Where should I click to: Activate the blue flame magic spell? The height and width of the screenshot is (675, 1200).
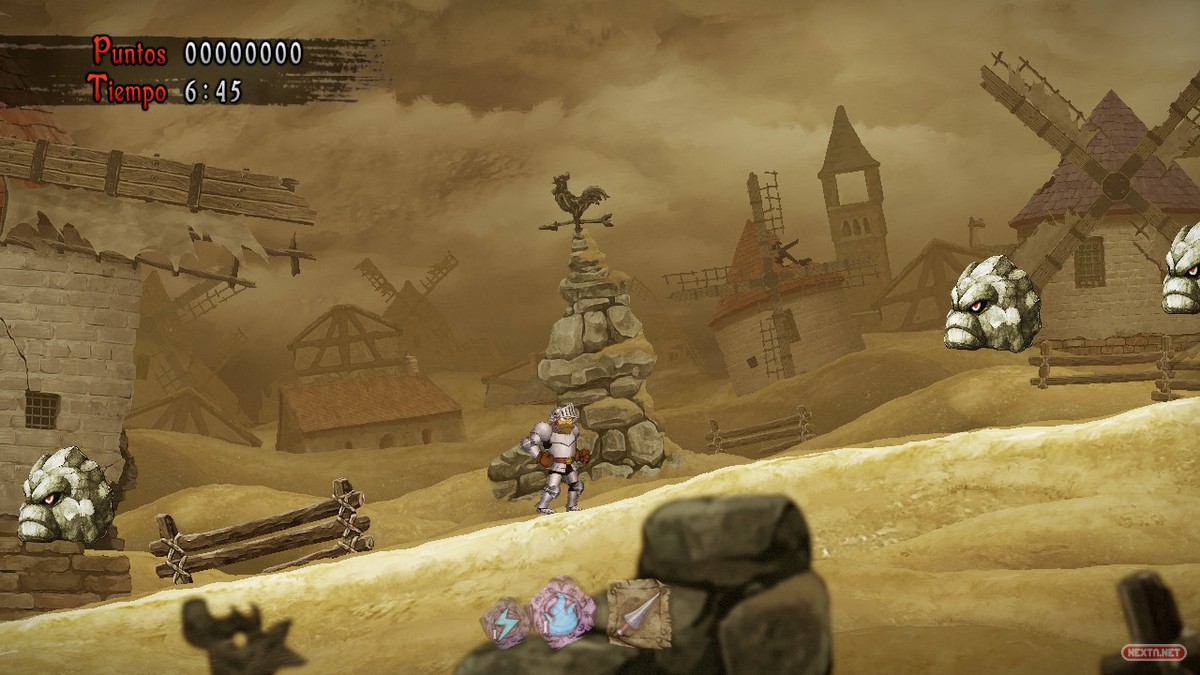563,612
